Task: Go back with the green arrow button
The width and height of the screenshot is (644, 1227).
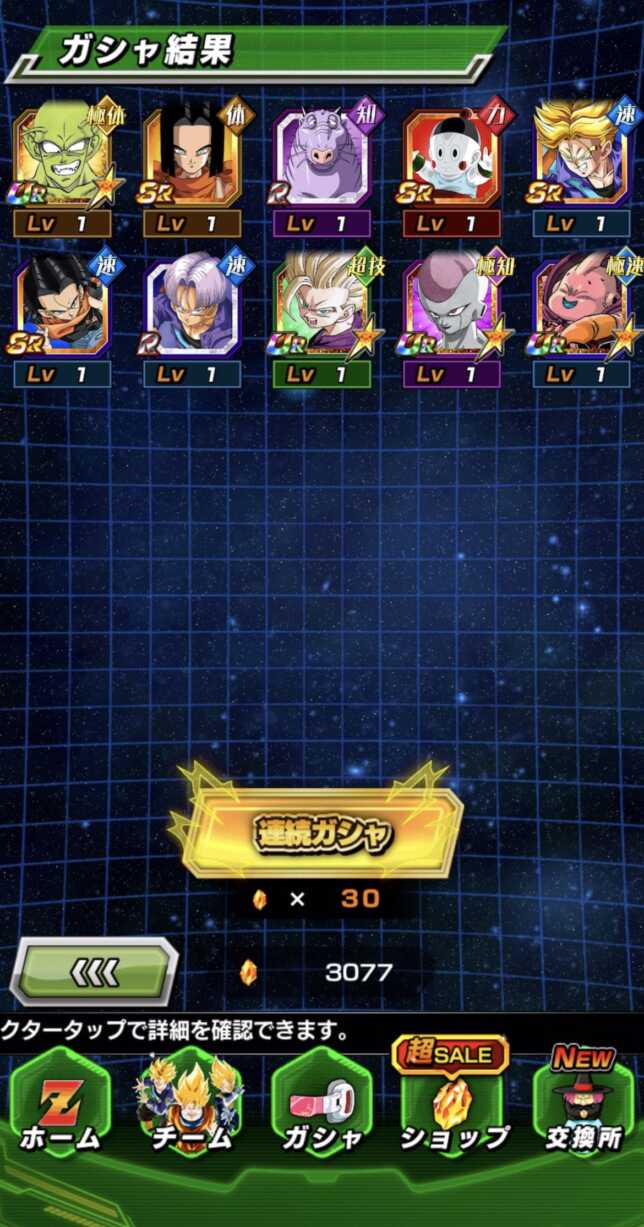Action: click(x=95, y=971)
